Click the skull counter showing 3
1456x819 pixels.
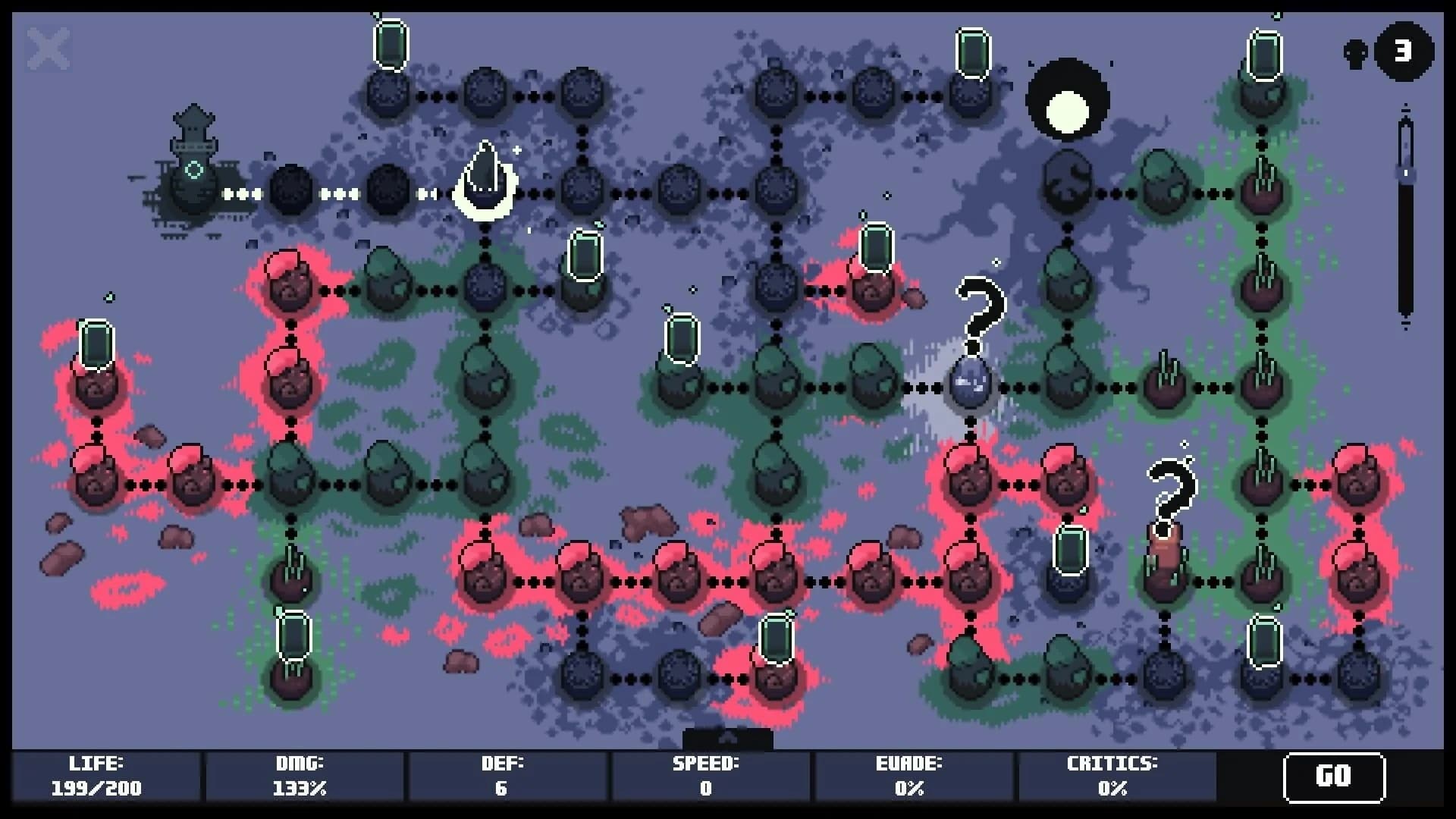click(1402, 52)
